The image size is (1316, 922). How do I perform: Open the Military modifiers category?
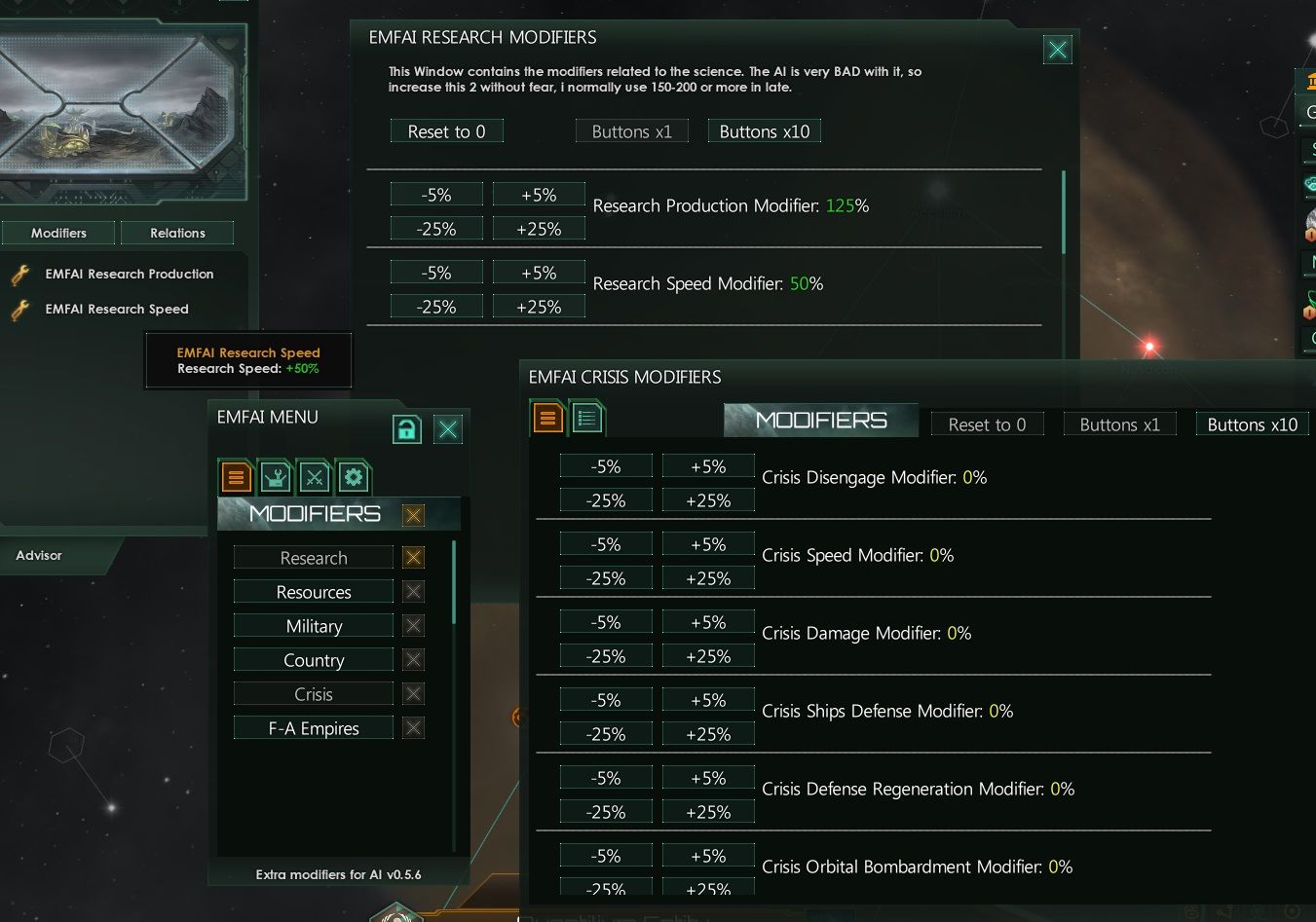point(313,625)
